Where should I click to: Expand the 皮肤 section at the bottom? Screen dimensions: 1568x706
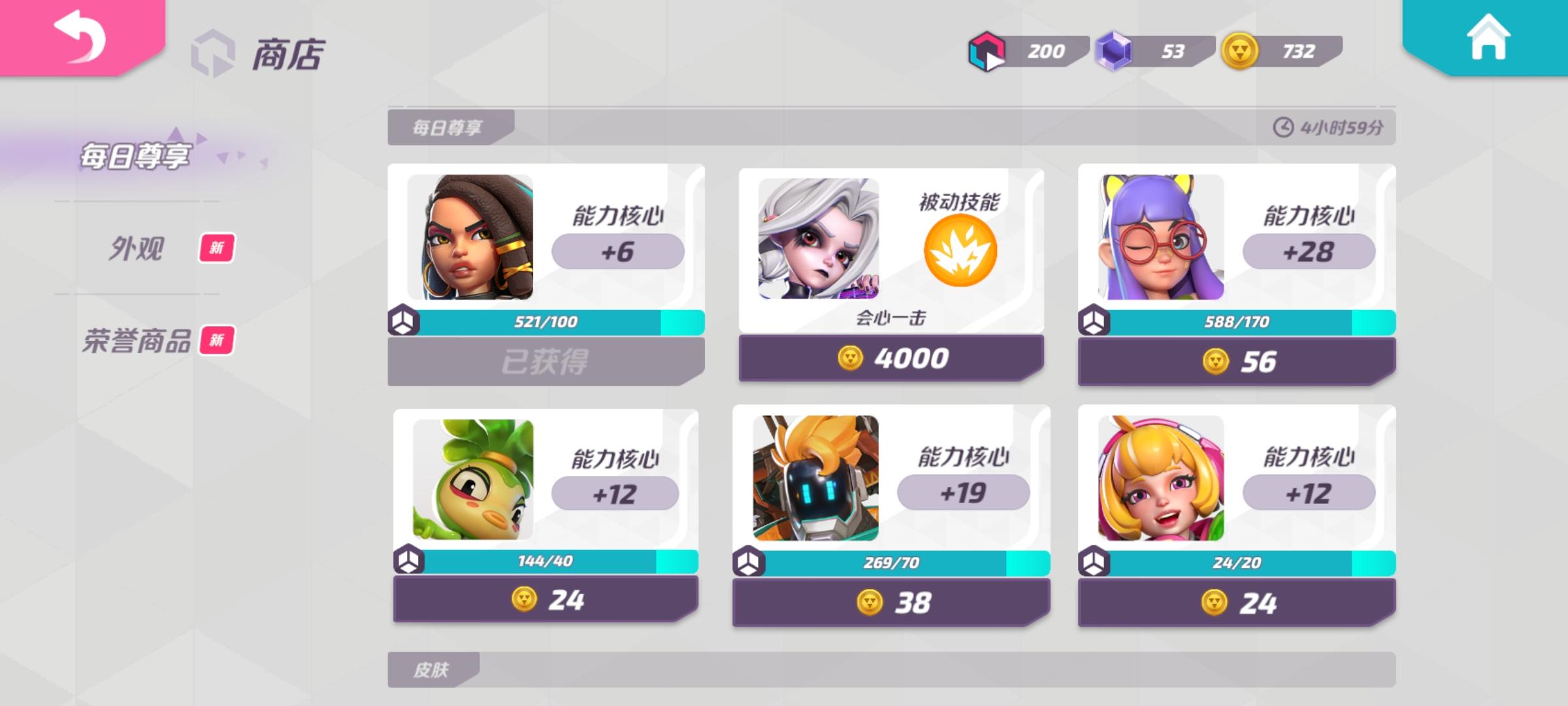pos(433,670)
